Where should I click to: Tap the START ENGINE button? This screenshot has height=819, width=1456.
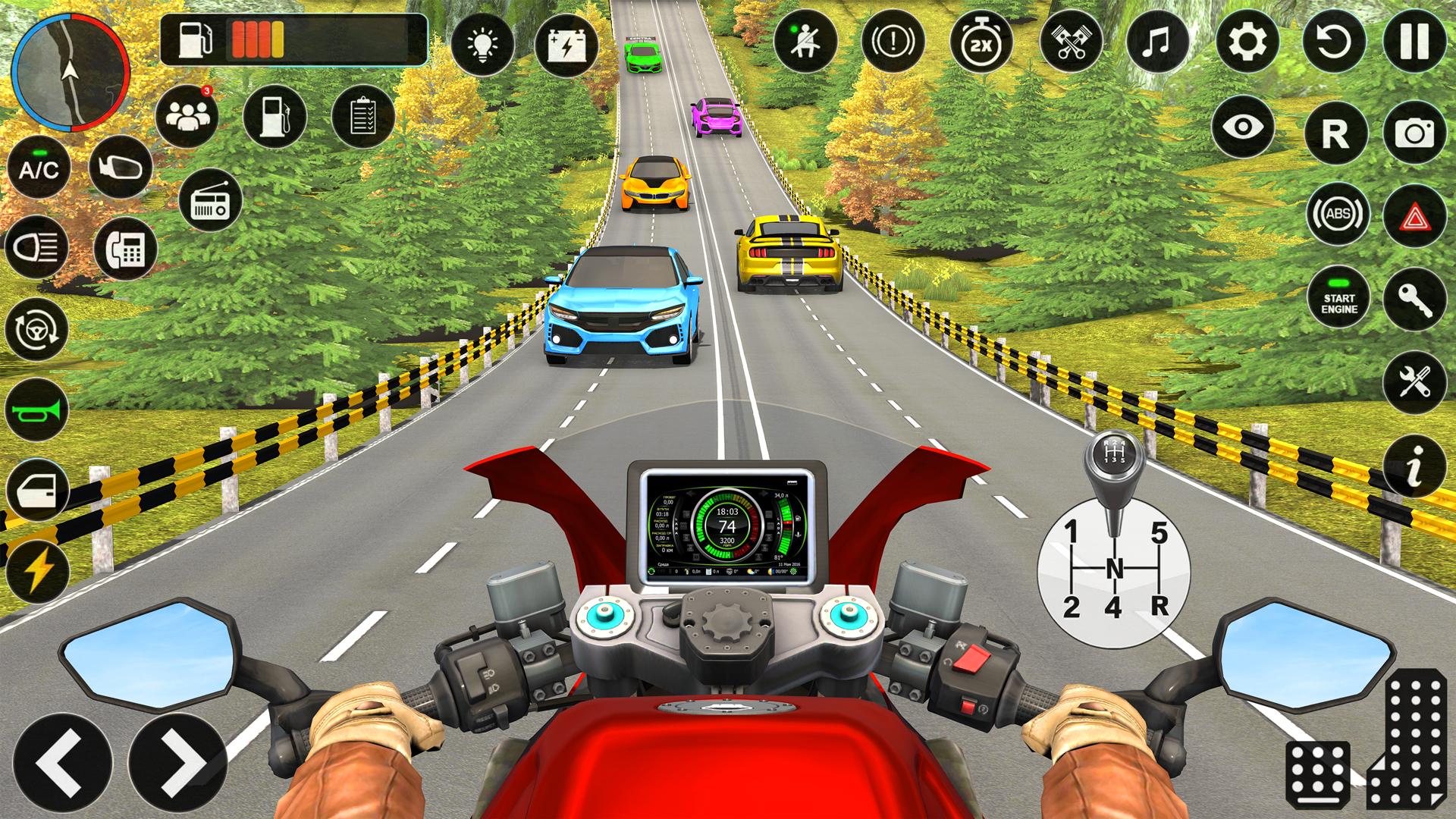pos(1339,300)
